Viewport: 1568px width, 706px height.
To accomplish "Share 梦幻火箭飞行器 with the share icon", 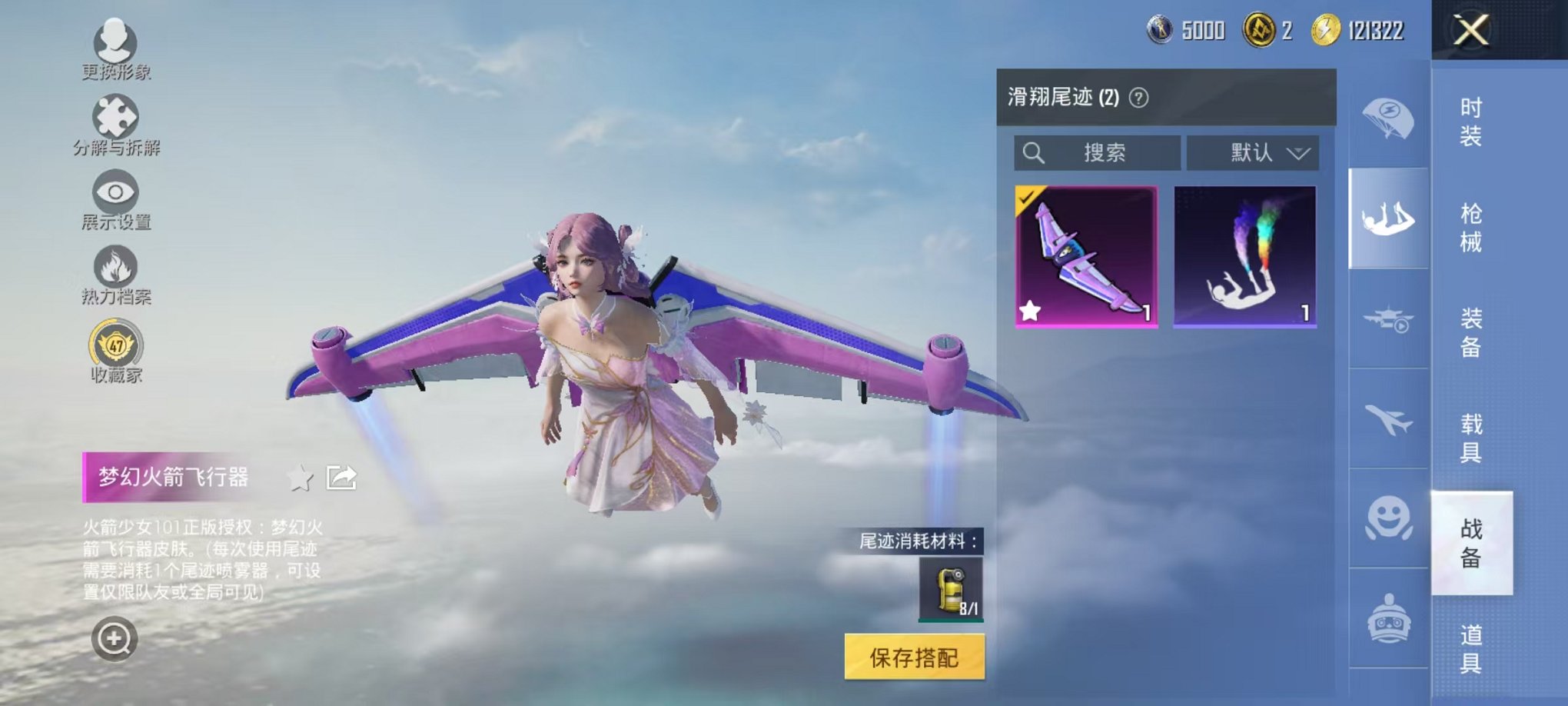I will pyautogui.click(x=342, y=477).
